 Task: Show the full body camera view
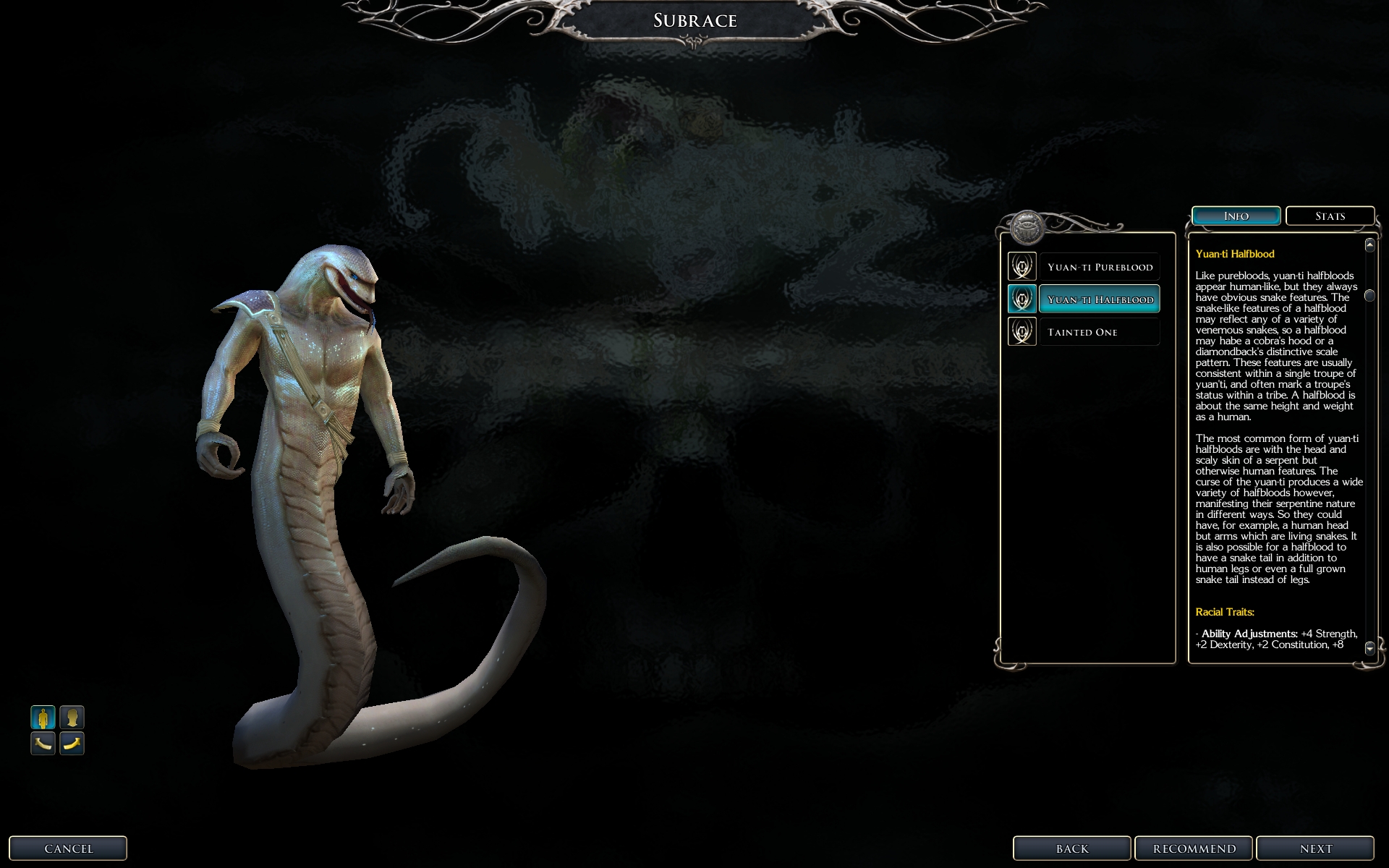tap(43, 718)
